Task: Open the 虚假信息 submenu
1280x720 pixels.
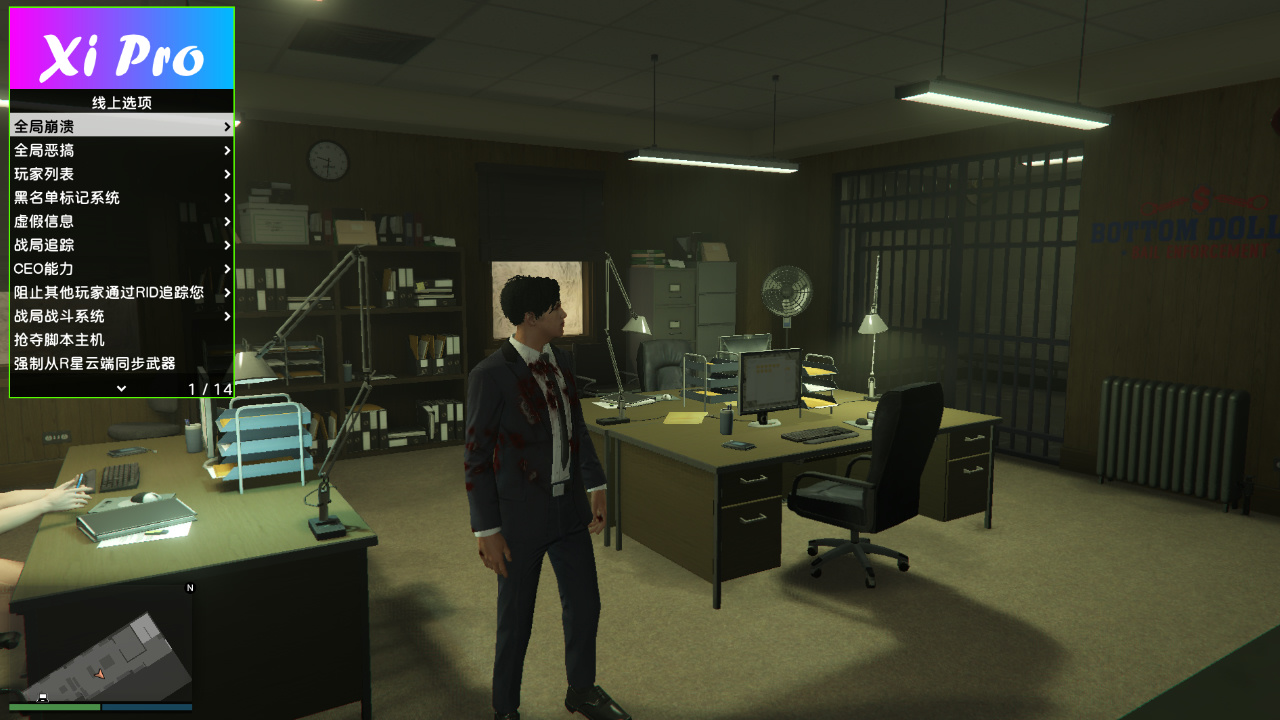Action: point(121,222)
